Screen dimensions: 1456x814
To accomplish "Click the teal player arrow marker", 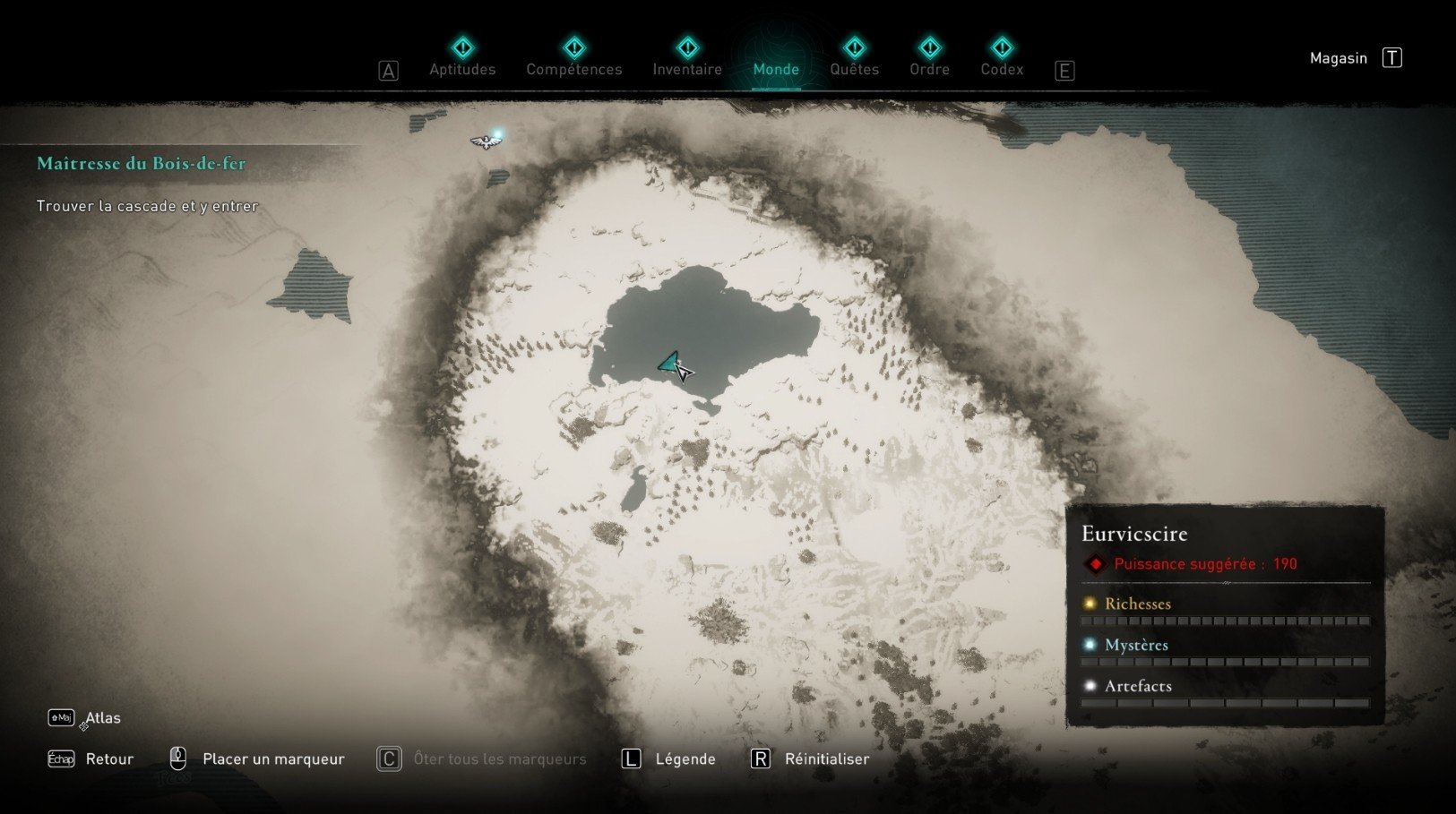I will point(670,362).
